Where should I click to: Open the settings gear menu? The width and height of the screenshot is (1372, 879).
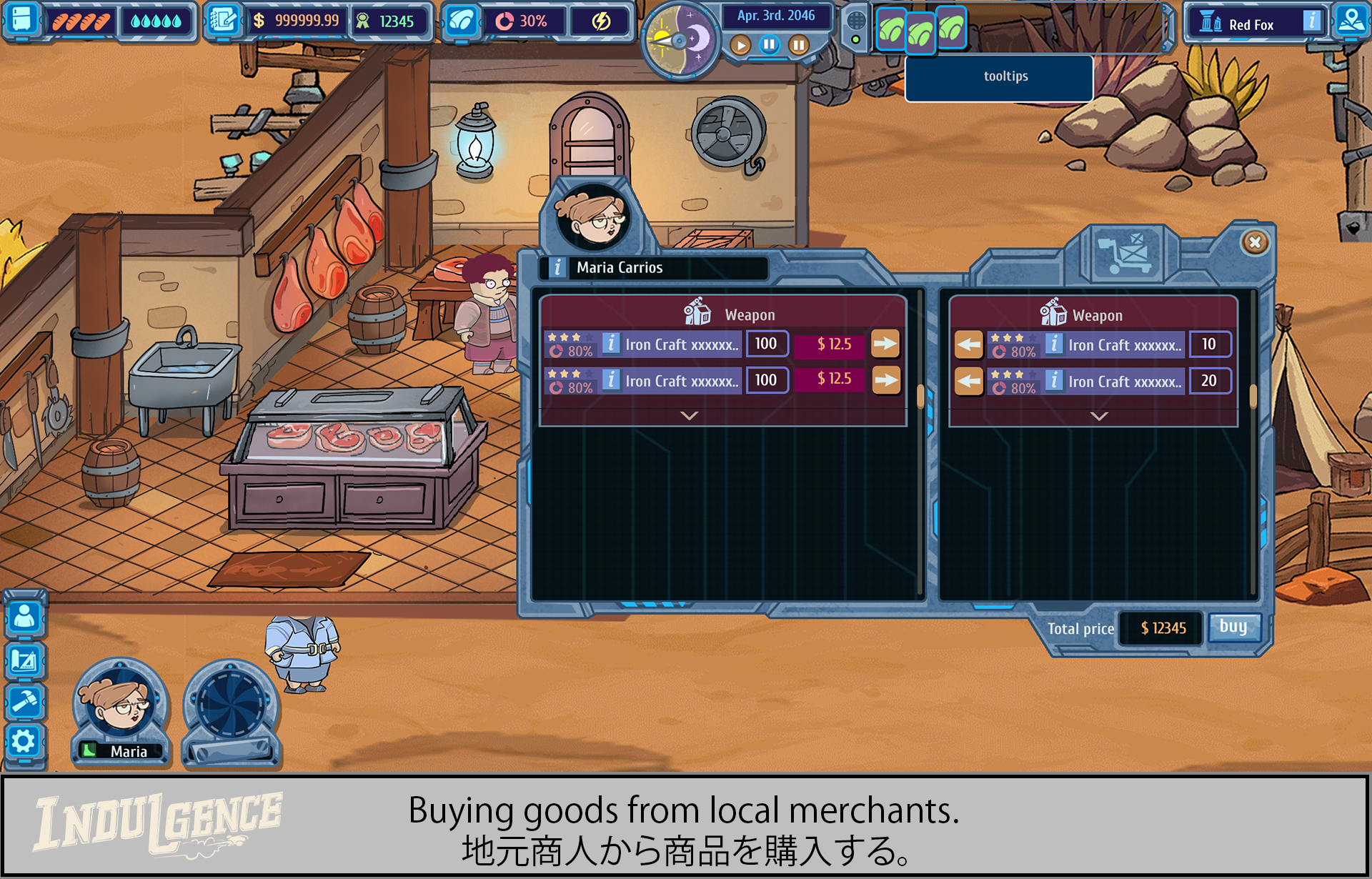(24, 741)
